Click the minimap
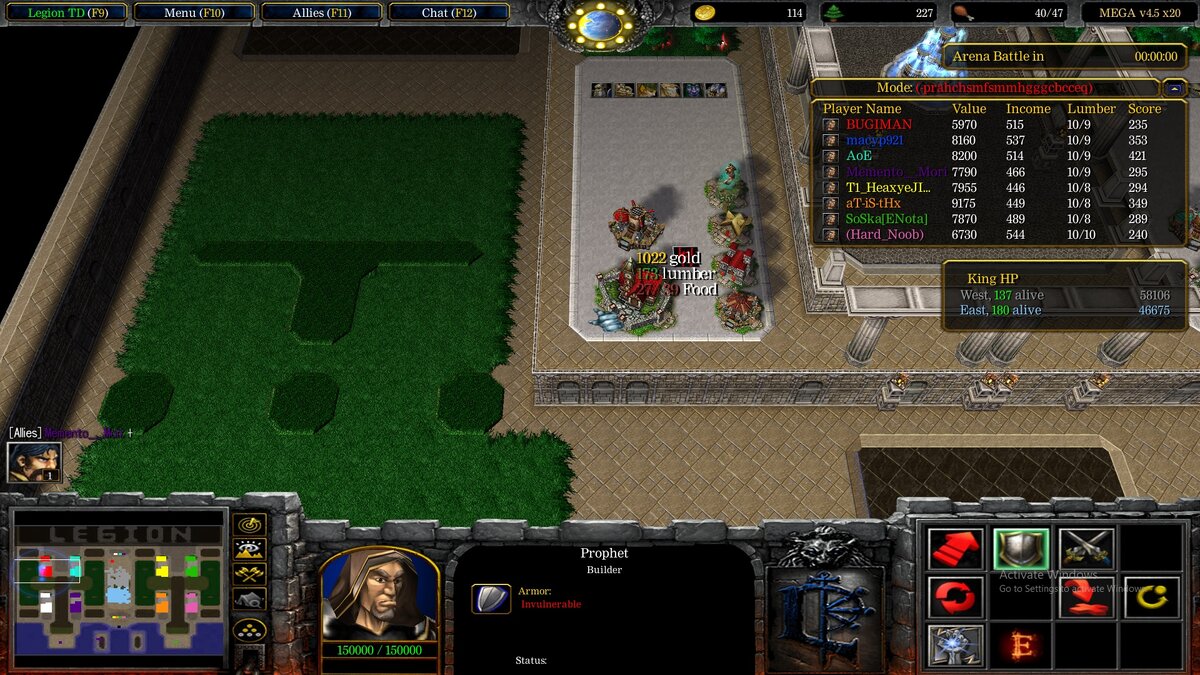The width and height of the screenshot is (1200, 675). coord(118,589)
